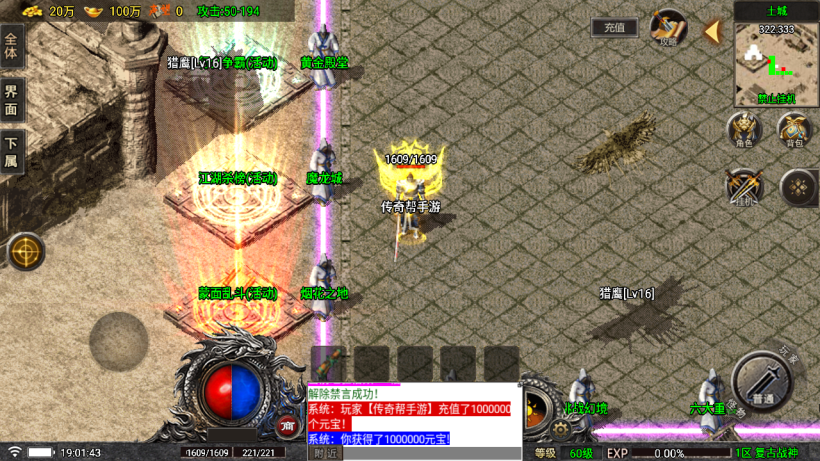Open the 背包 backpack inventory
This screenshot has width=820, height=461.
794,130
